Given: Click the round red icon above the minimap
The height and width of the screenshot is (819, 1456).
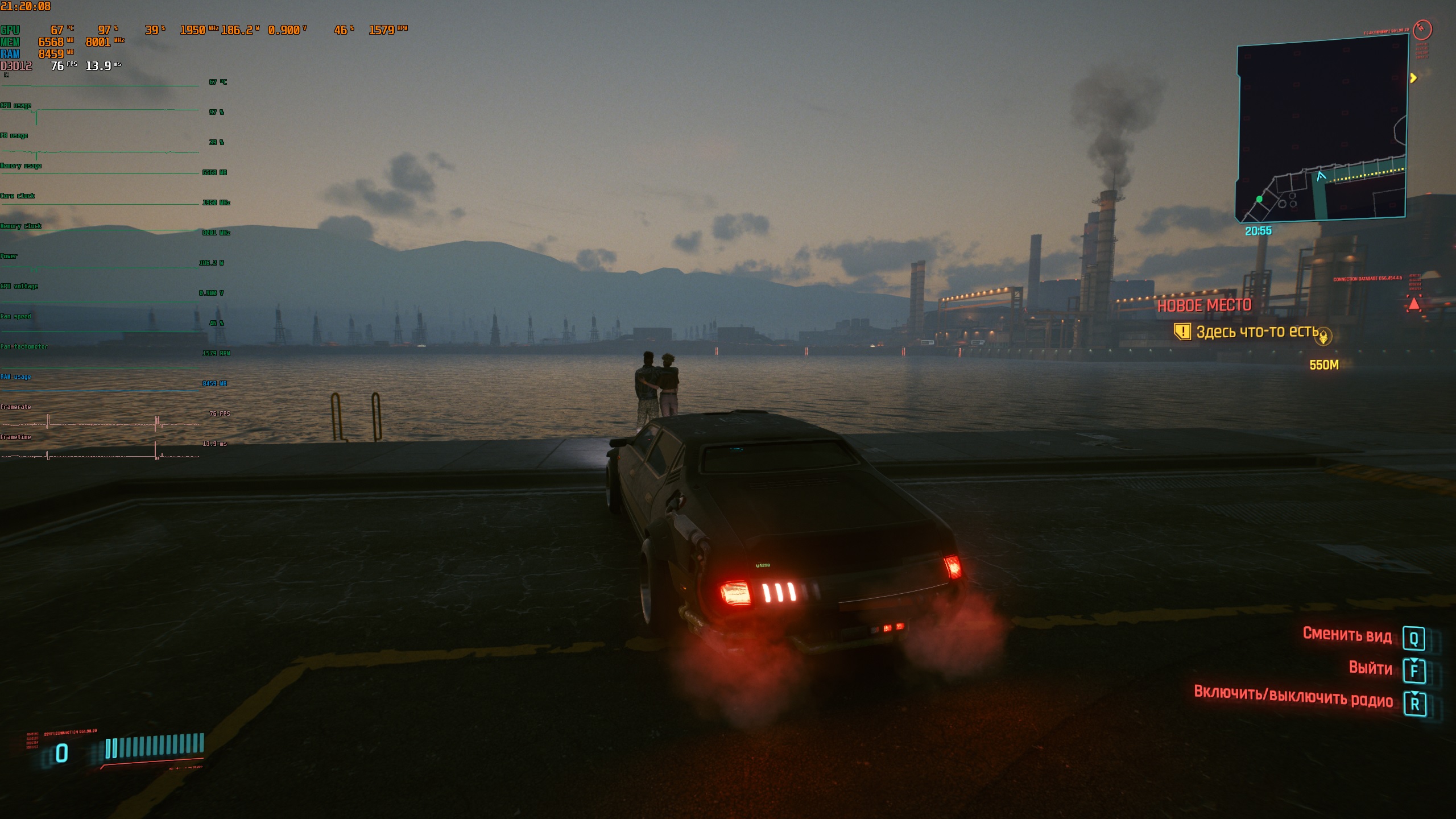Looking at the screenshot, I should click(1422, 29).
